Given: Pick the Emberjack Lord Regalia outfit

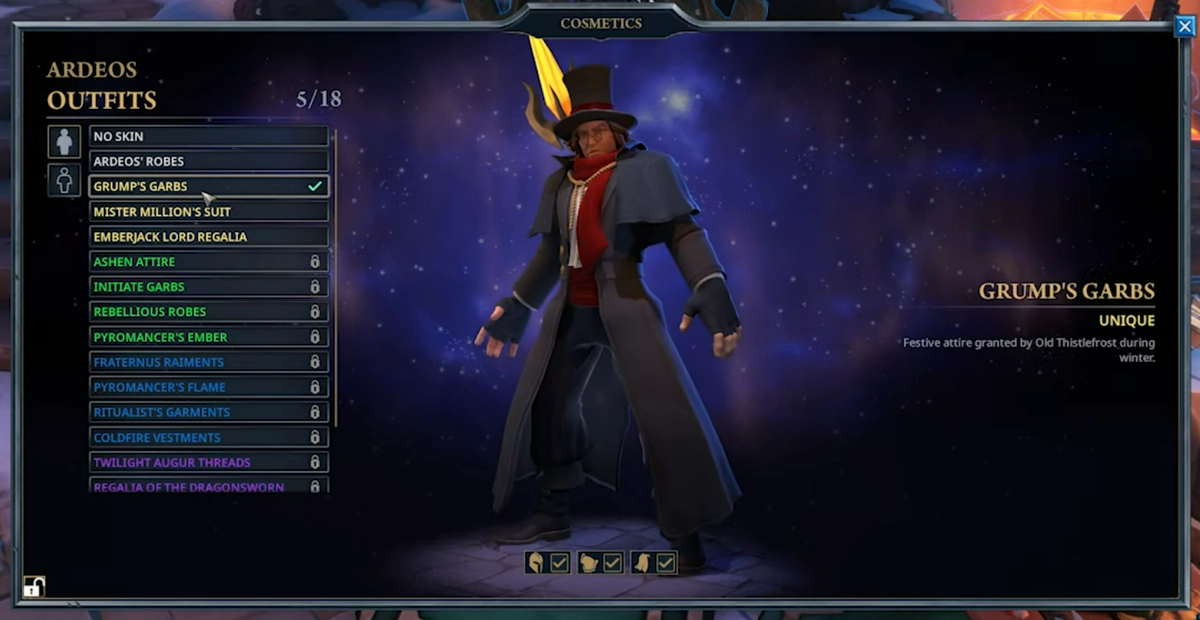Looking at the screenshot, I should click(208, 236).
